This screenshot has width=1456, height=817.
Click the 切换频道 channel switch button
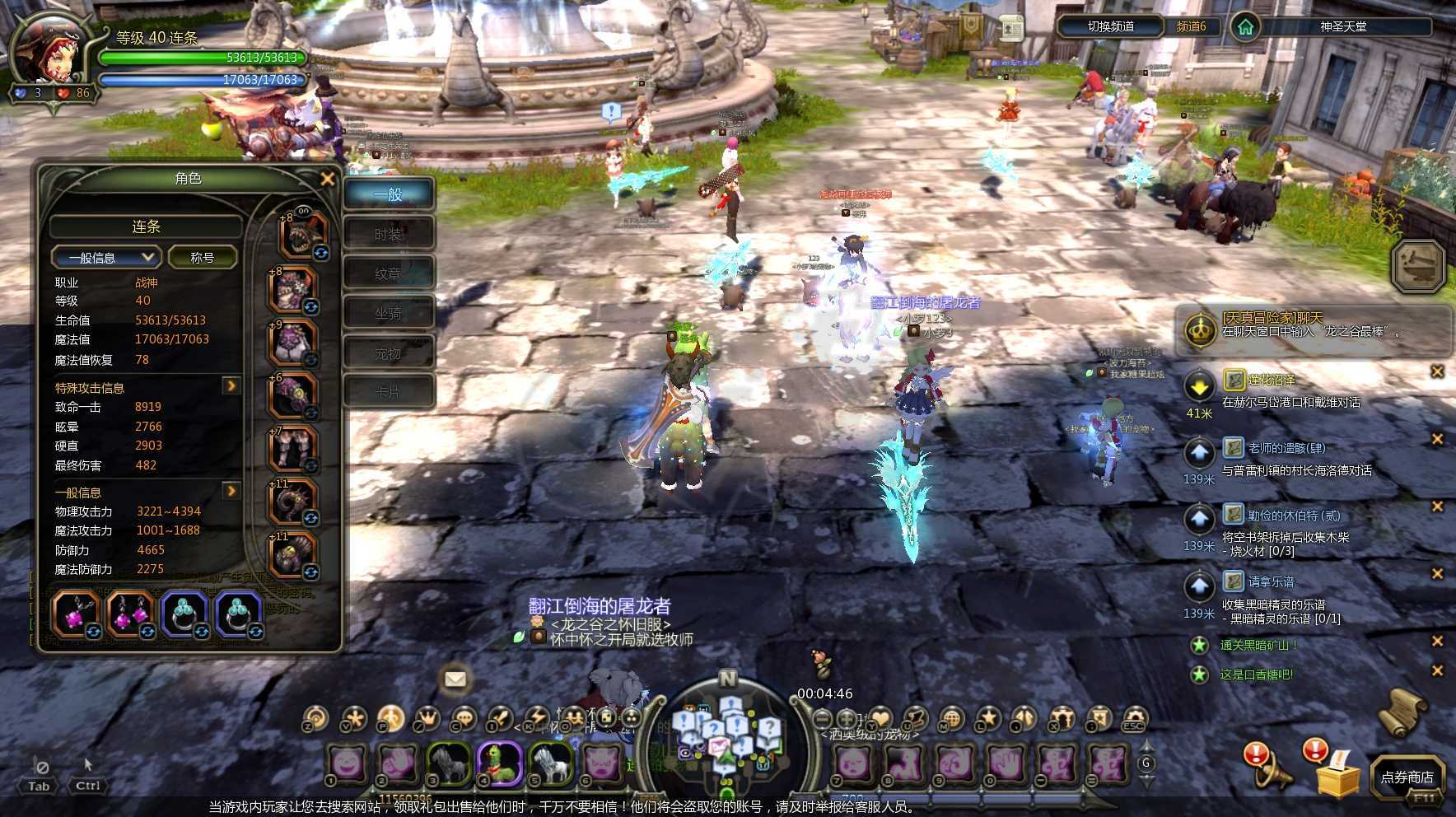[1110, 26]
